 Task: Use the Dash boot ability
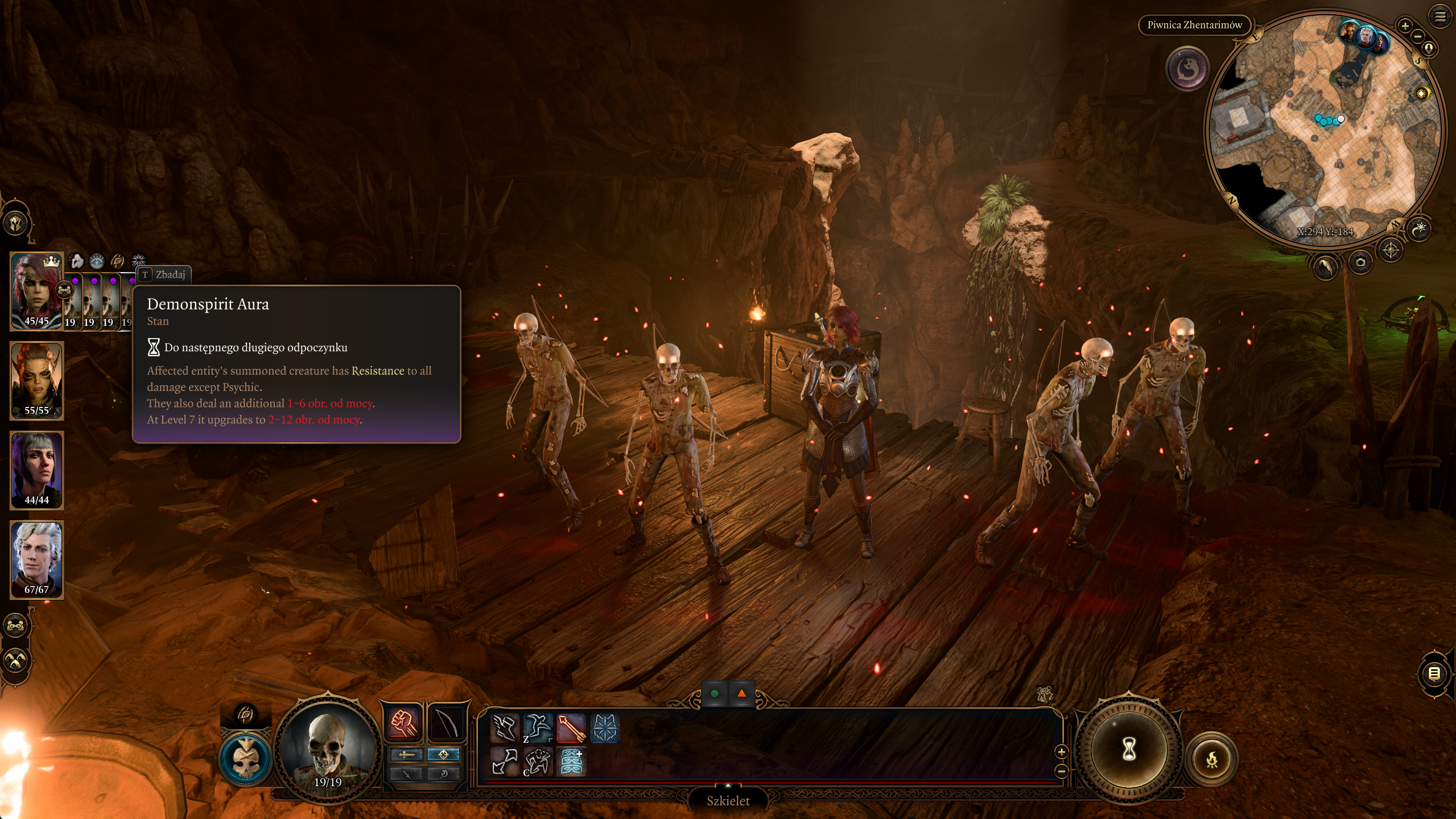(504, 728)
